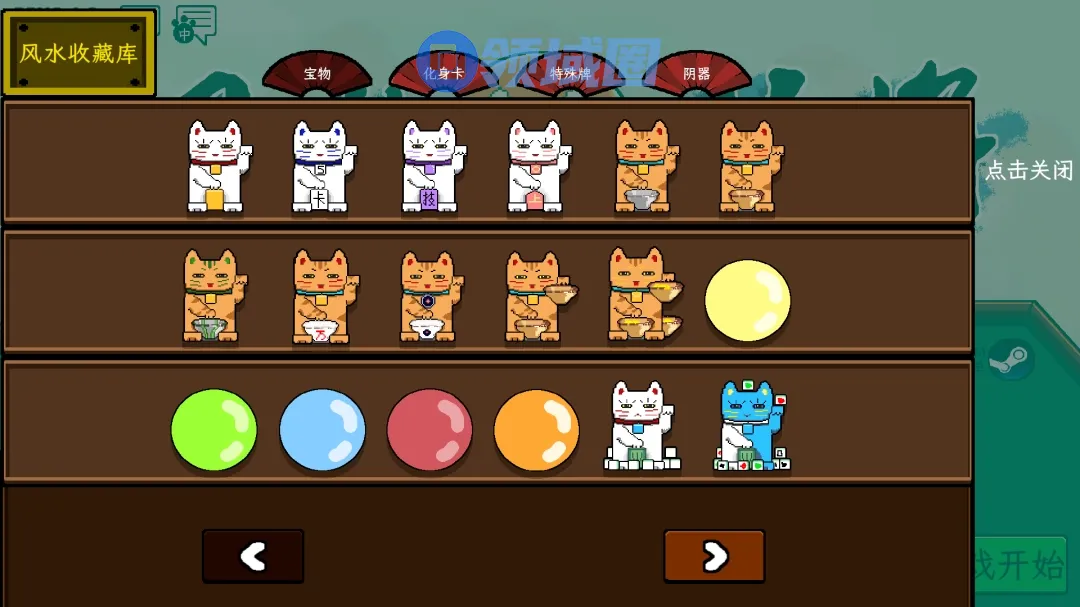Open the 化身卡 fan tab
The height and width of the screenshot is (607, 1080).
[443, 73]
